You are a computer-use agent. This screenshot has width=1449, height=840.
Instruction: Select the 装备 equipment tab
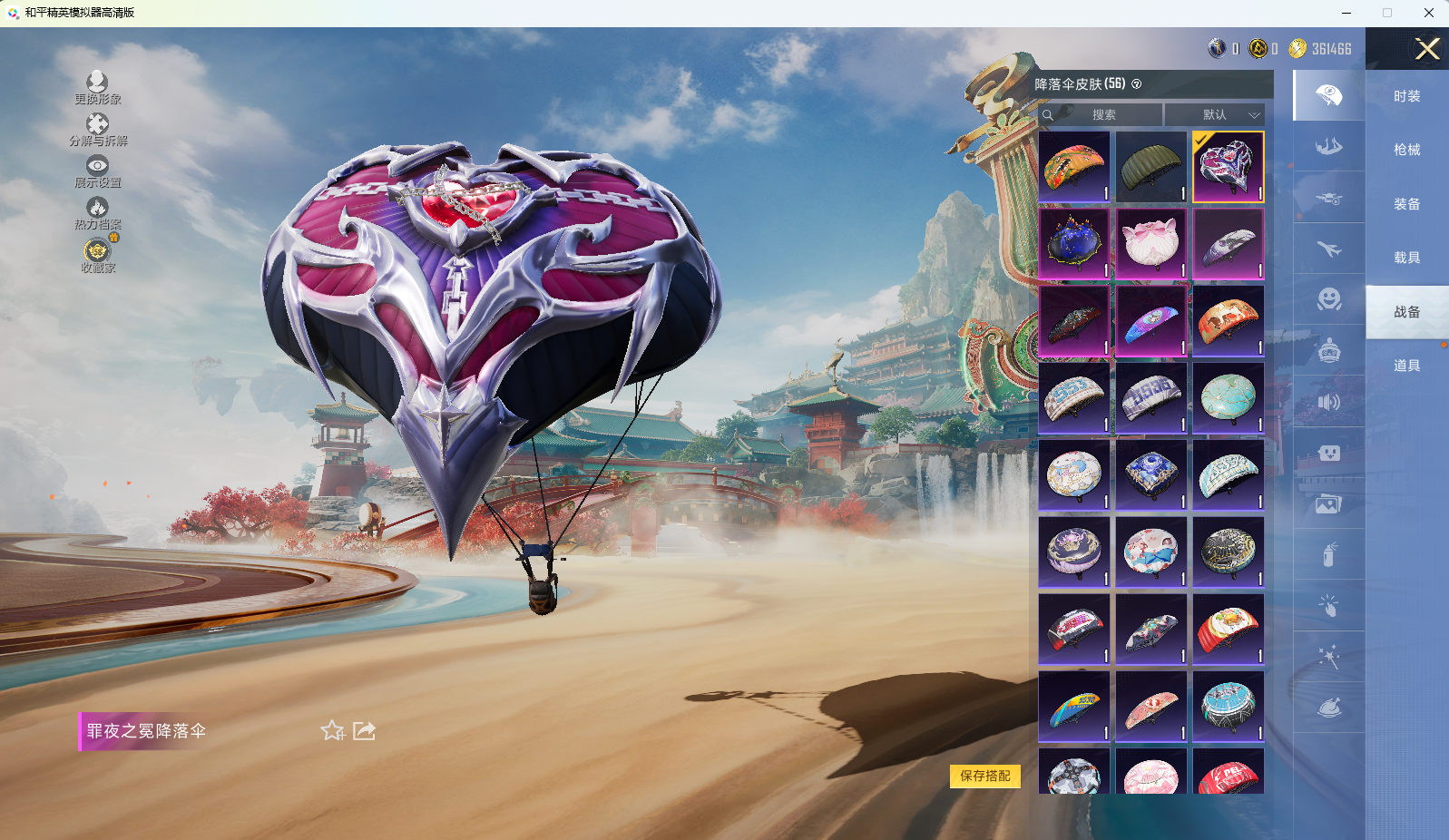point(1406,204)
